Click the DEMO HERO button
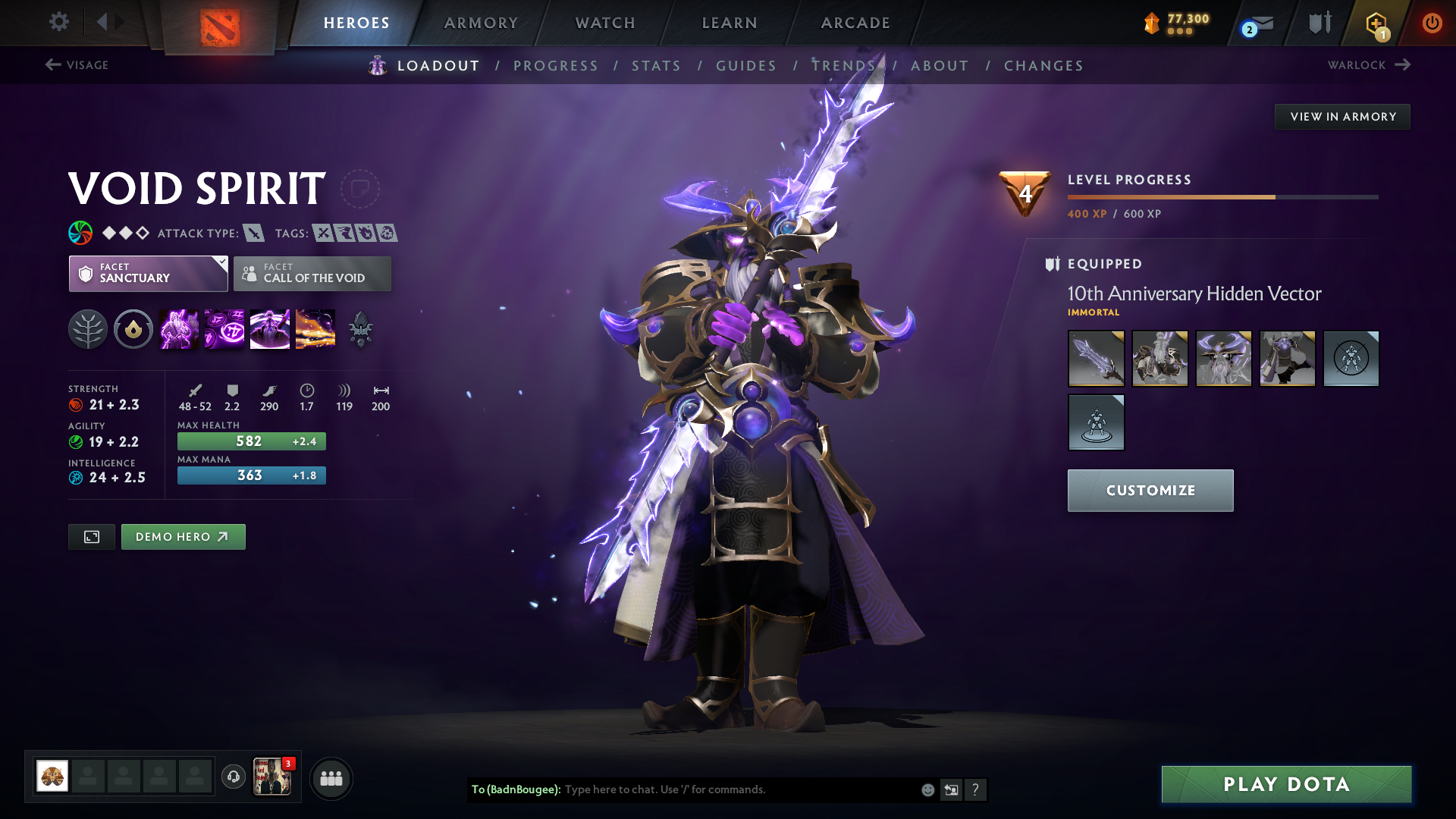The image size is (1456, 819). point(183,536)
